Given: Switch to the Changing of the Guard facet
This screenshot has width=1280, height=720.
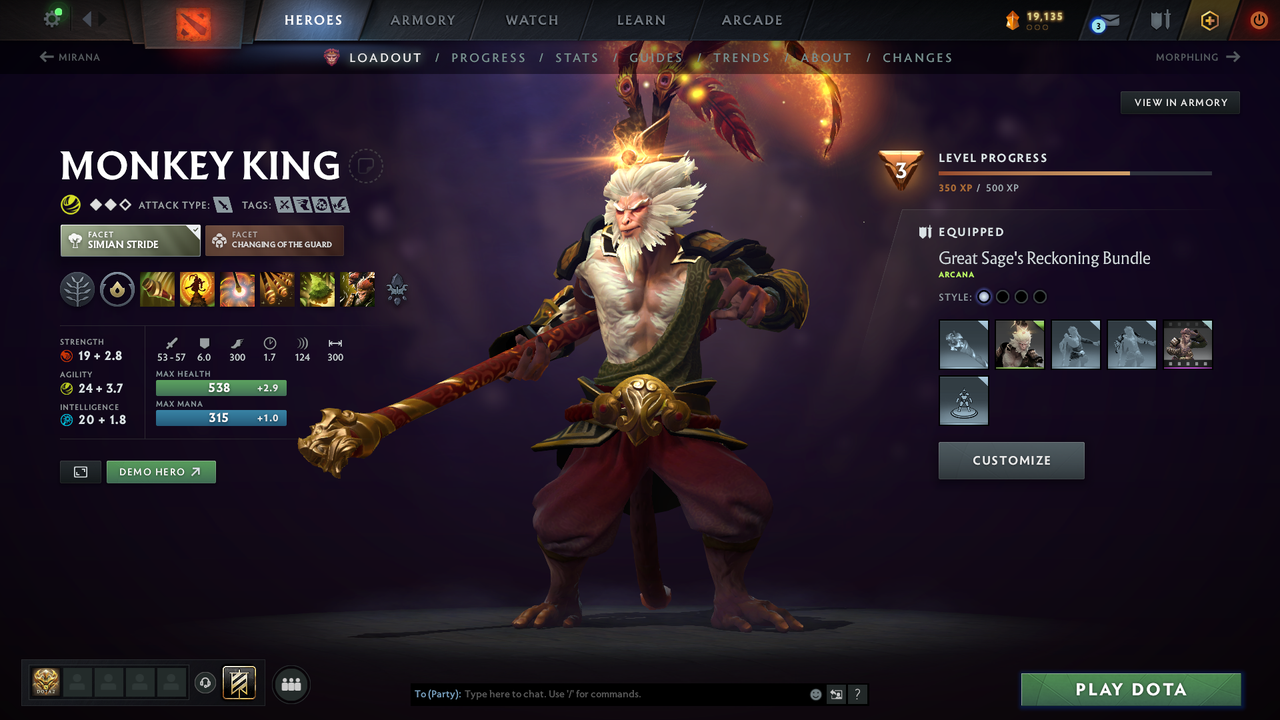Looking at the screenshot, I should pos(274,240).
